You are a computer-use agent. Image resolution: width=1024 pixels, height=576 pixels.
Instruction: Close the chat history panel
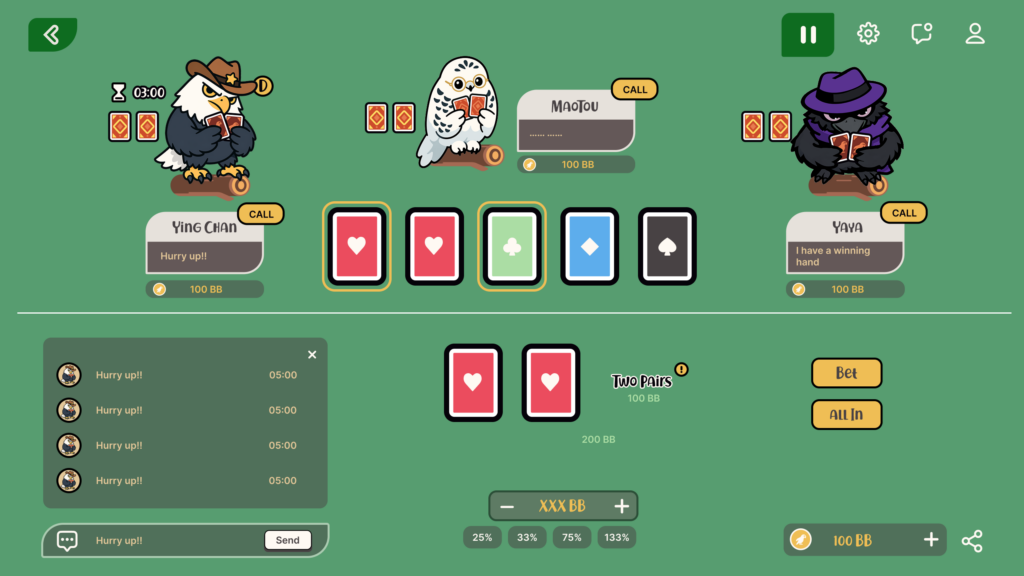pos(312,355)
